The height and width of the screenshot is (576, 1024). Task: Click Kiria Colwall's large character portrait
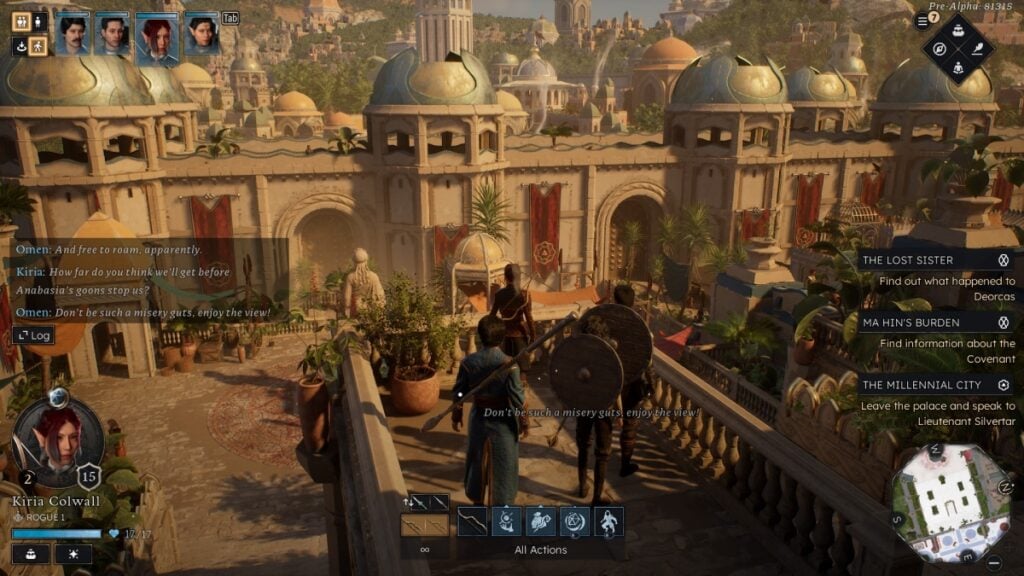[x=58, y=442]
